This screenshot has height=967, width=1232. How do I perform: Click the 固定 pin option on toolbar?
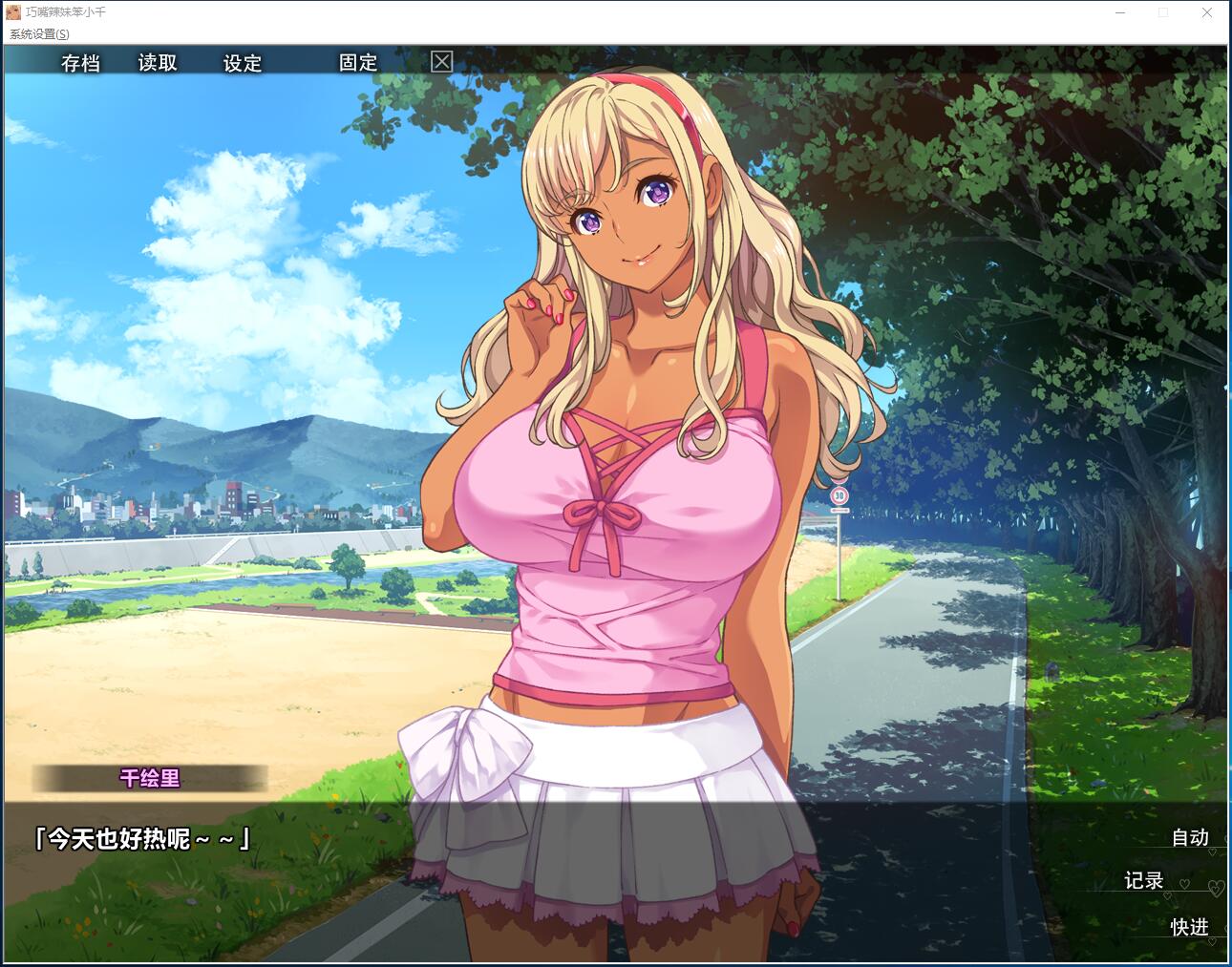355,63
